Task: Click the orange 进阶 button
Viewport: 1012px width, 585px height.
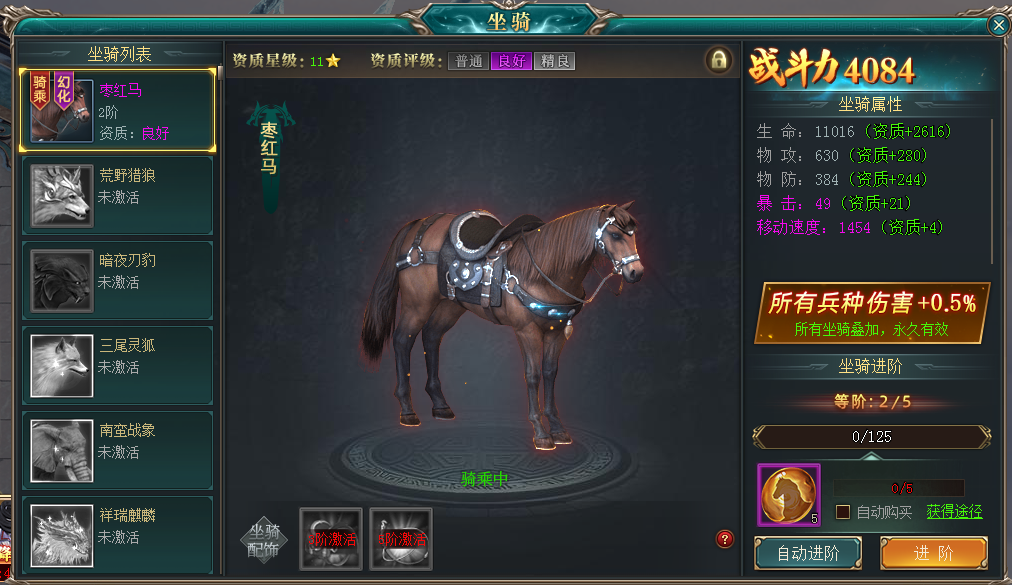Action: (x=933, y=553)
